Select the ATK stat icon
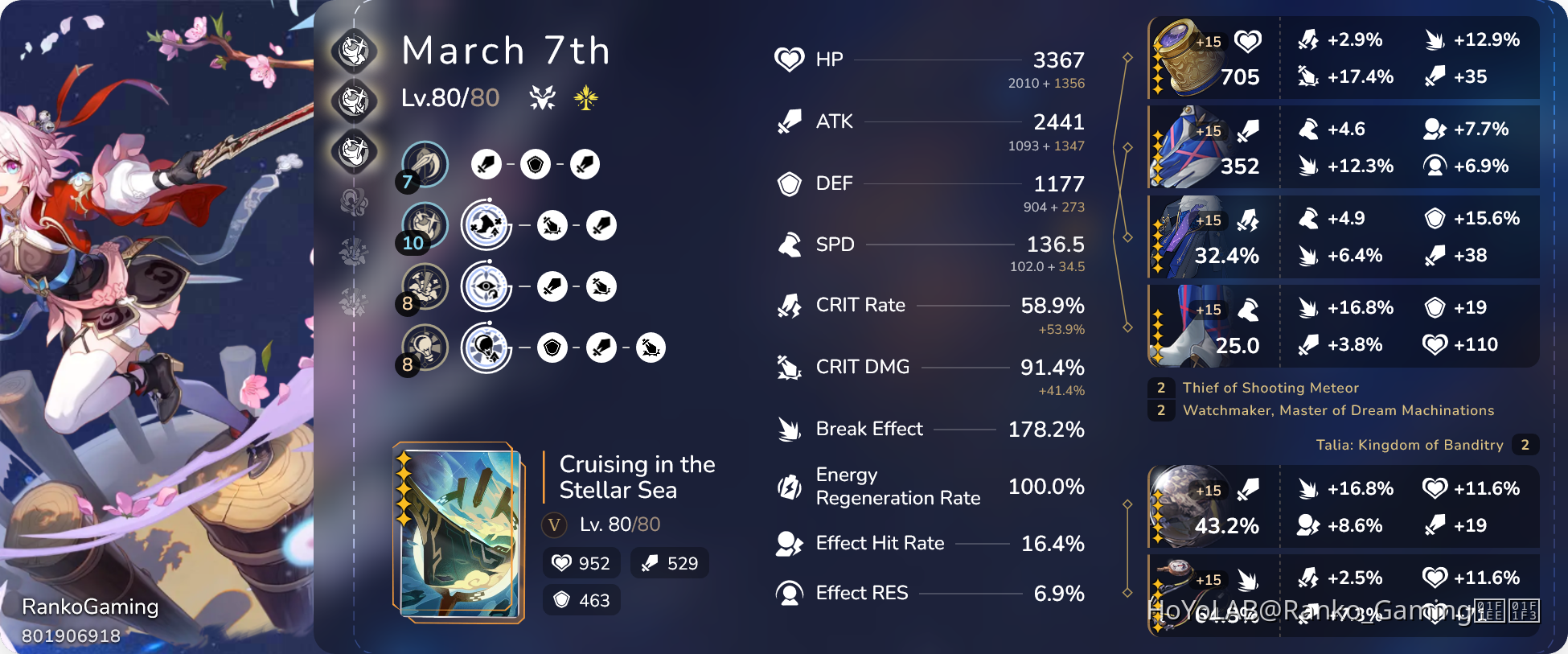The height and width of the screenshot is (654, 1568). point(790,121)
